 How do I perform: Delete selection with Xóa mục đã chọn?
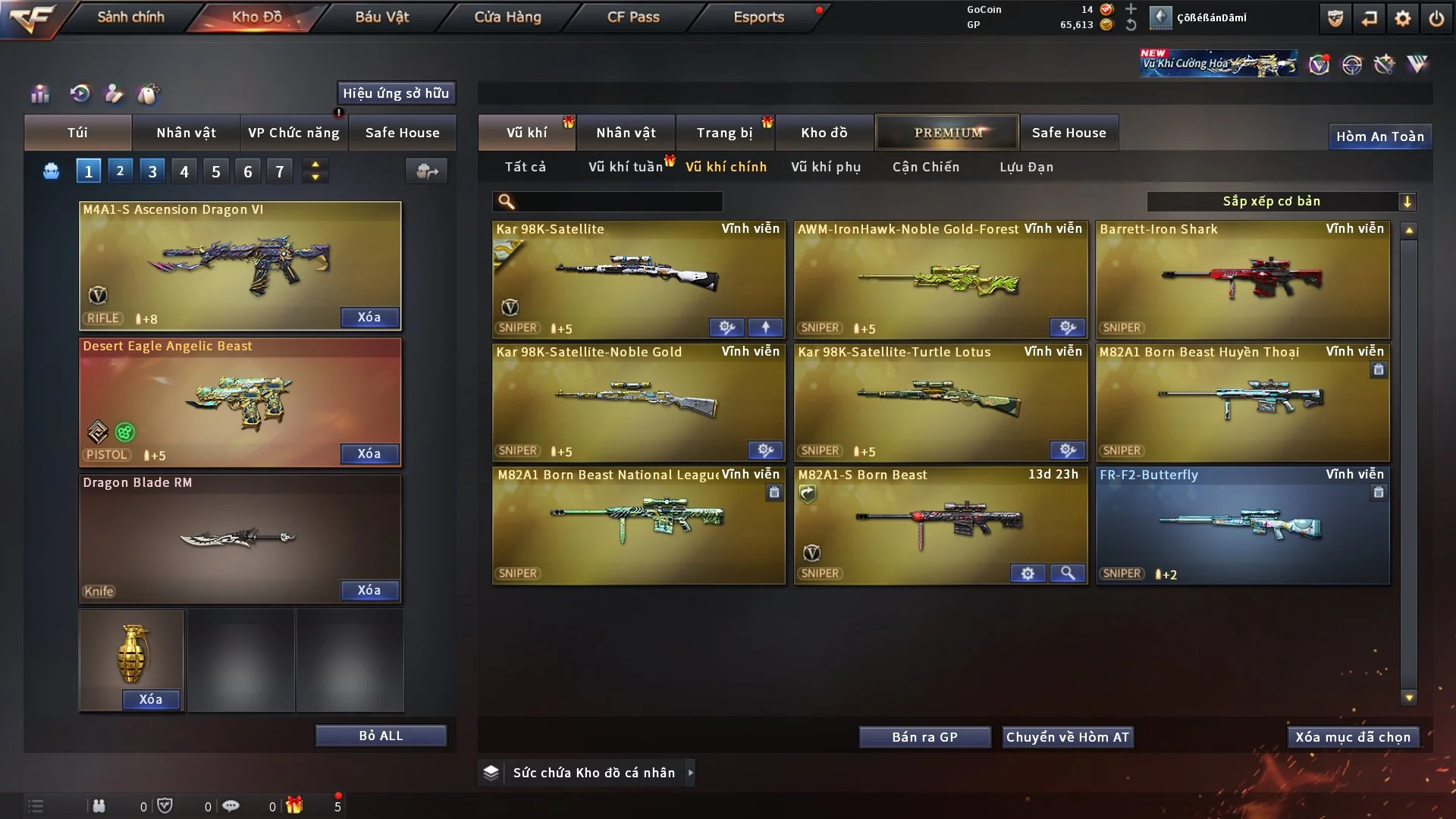coord(1353,737)
